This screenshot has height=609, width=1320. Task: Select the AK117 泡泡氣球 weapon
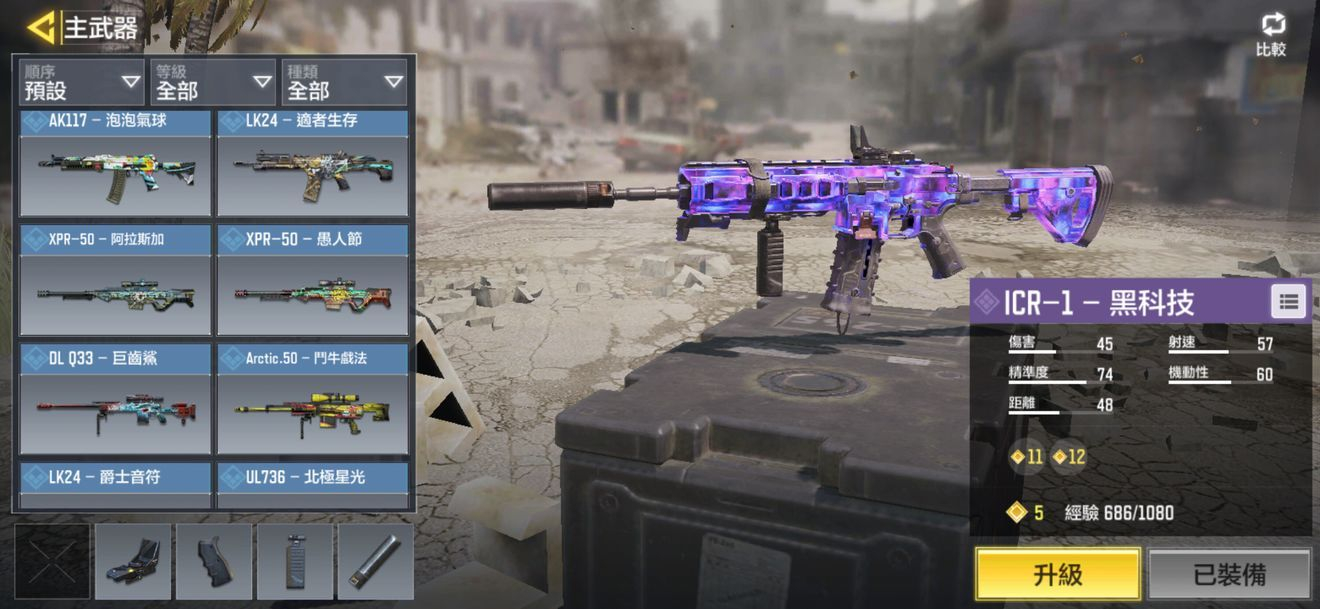pos(115,164)
